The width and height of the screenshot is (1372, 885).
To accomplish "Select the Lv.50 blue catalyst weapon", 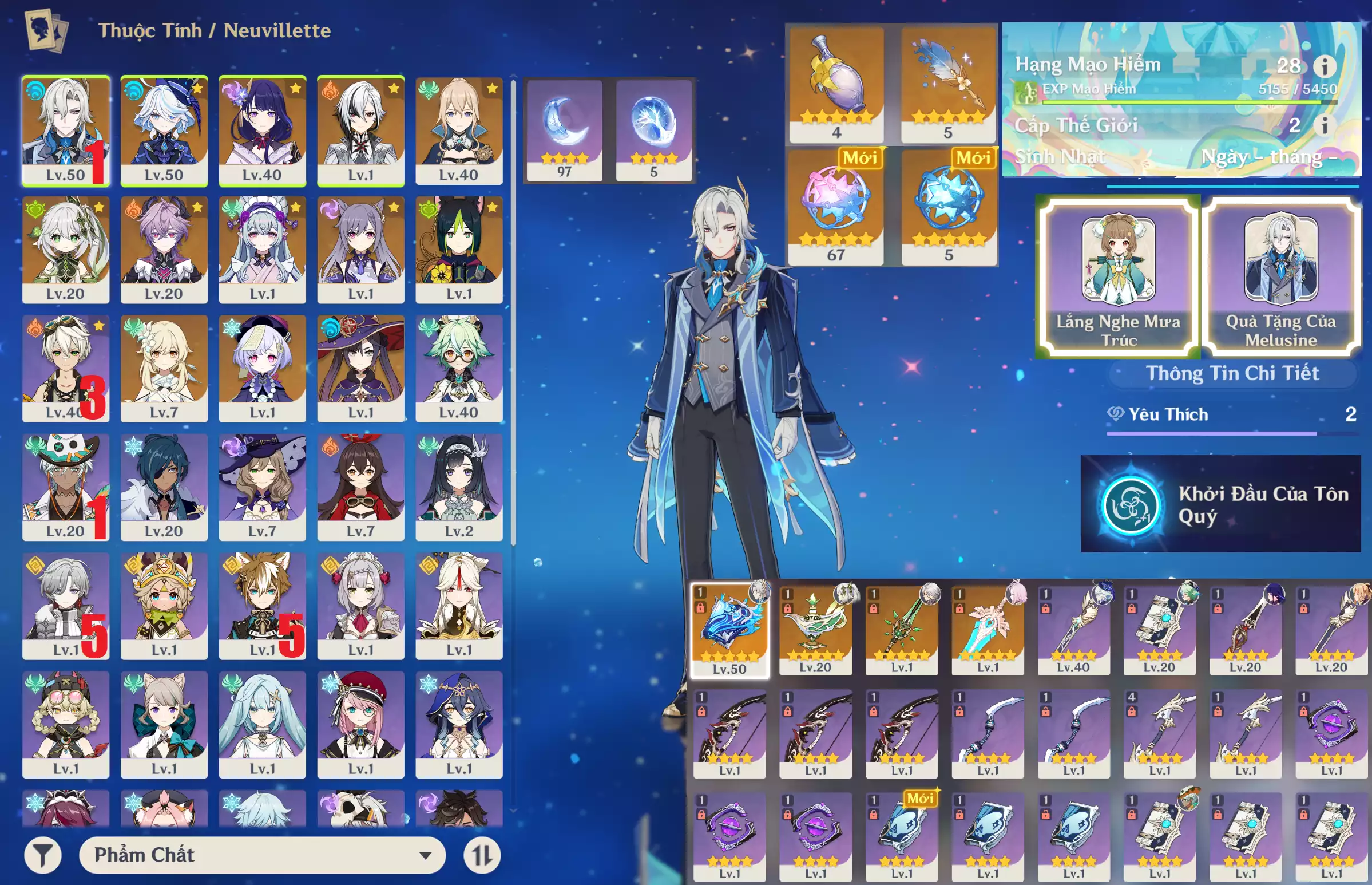I will (729, 630).
